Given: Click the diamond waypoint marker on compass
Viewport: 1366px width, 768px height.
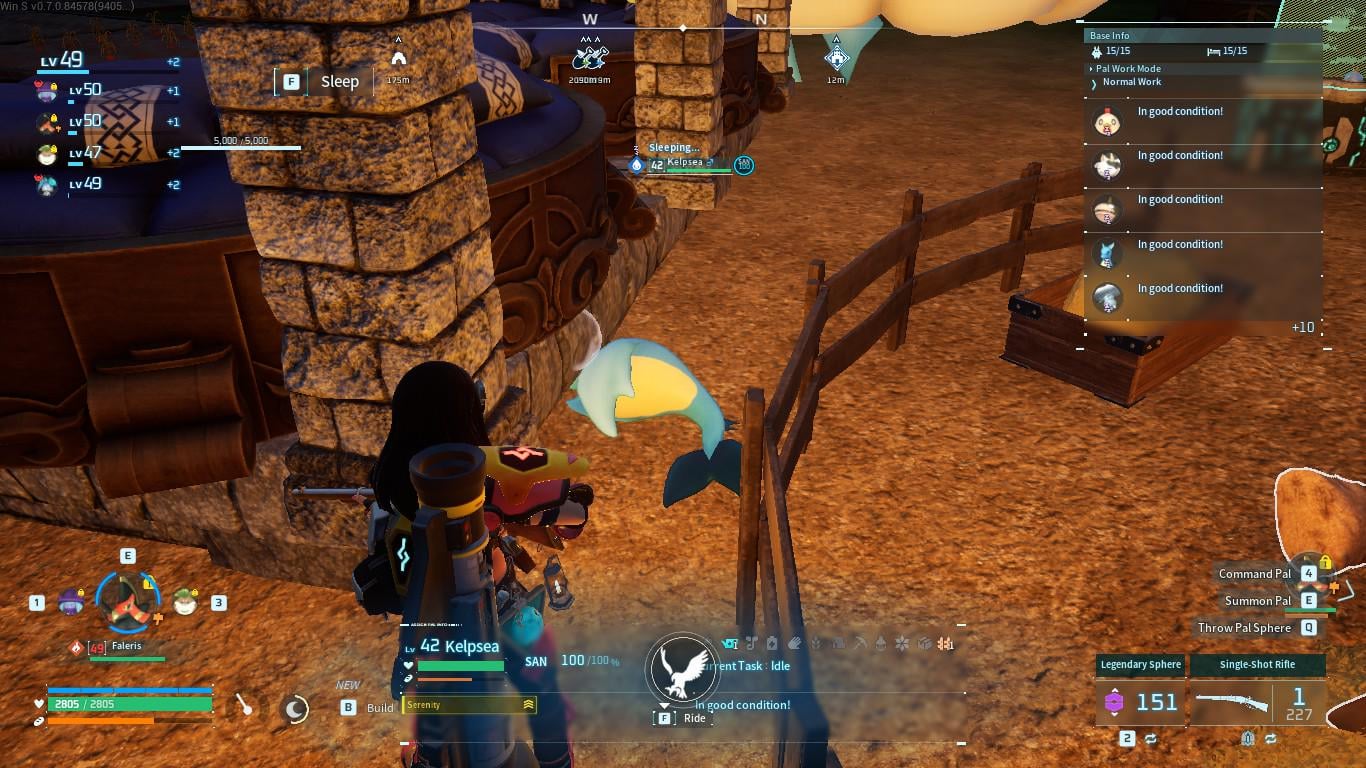Looking at the screenshot, I should click(837, 57).
